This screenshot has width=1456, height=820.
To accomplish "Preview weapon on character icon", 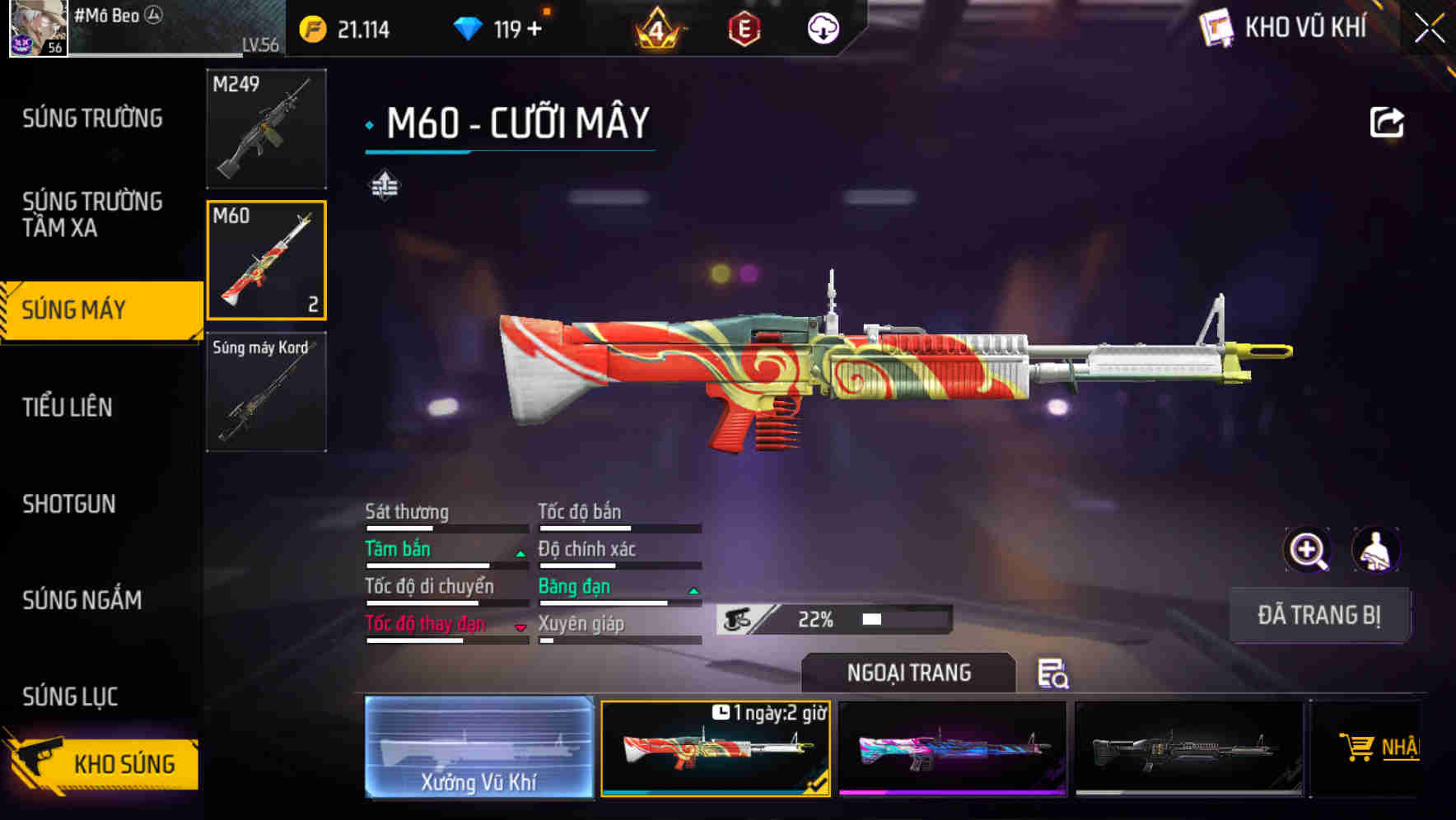I will point(1375,550).
